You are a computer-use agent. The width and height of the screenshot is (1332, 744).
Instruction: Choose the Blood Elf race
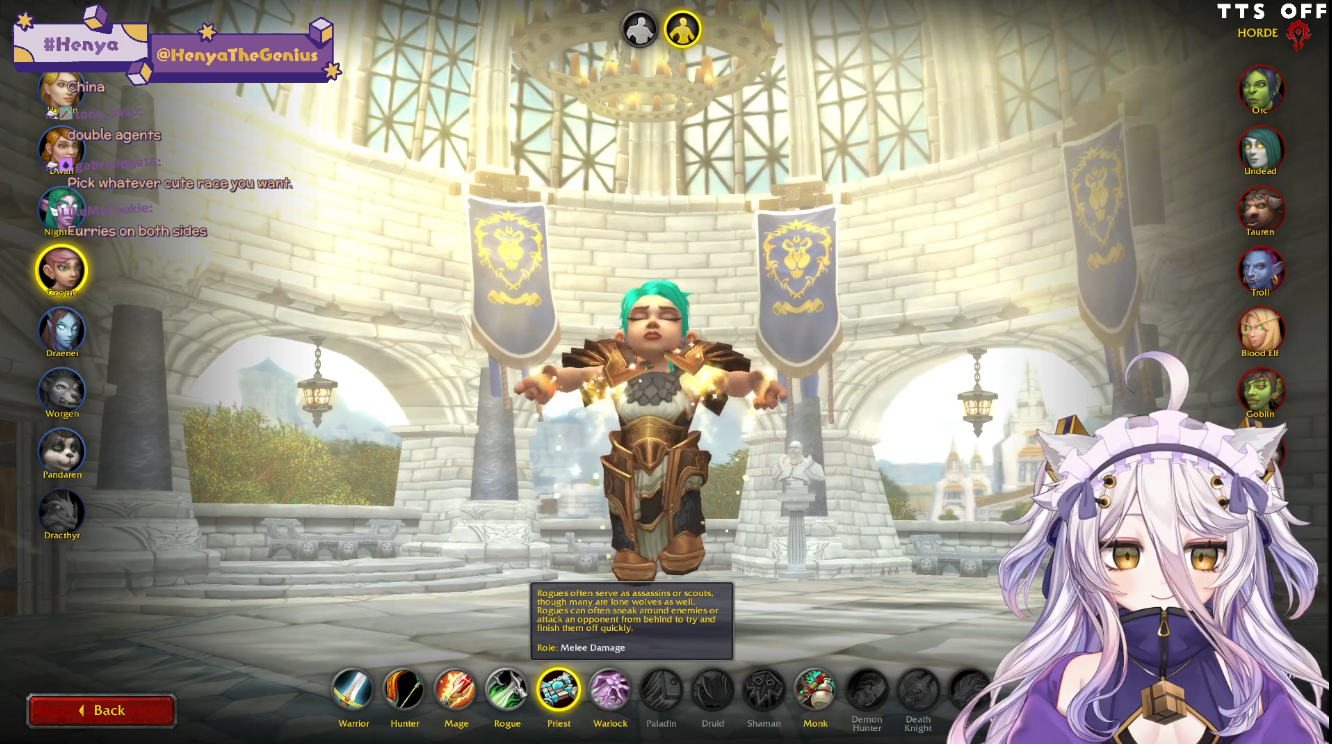click(1261, 330)
